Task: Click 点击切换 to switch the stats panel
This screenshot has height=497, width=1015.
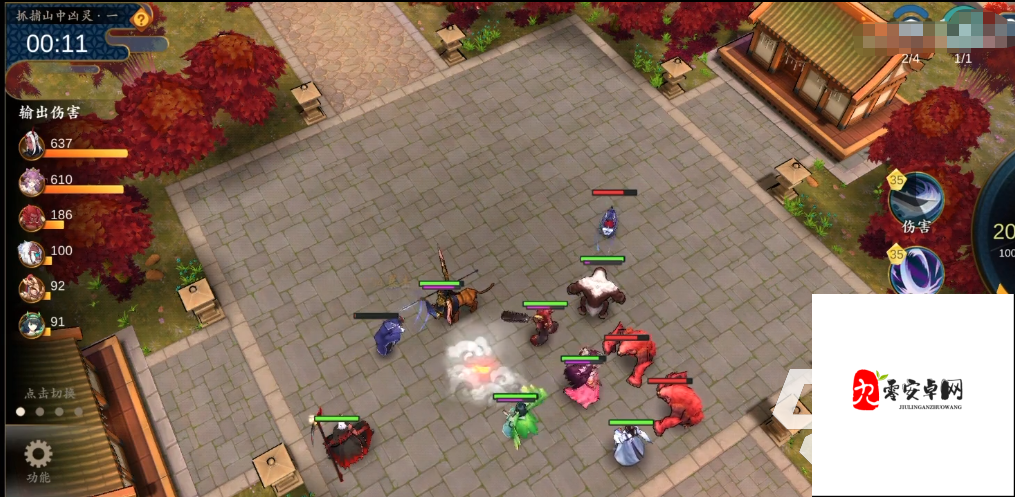Action: click(51, 393)
